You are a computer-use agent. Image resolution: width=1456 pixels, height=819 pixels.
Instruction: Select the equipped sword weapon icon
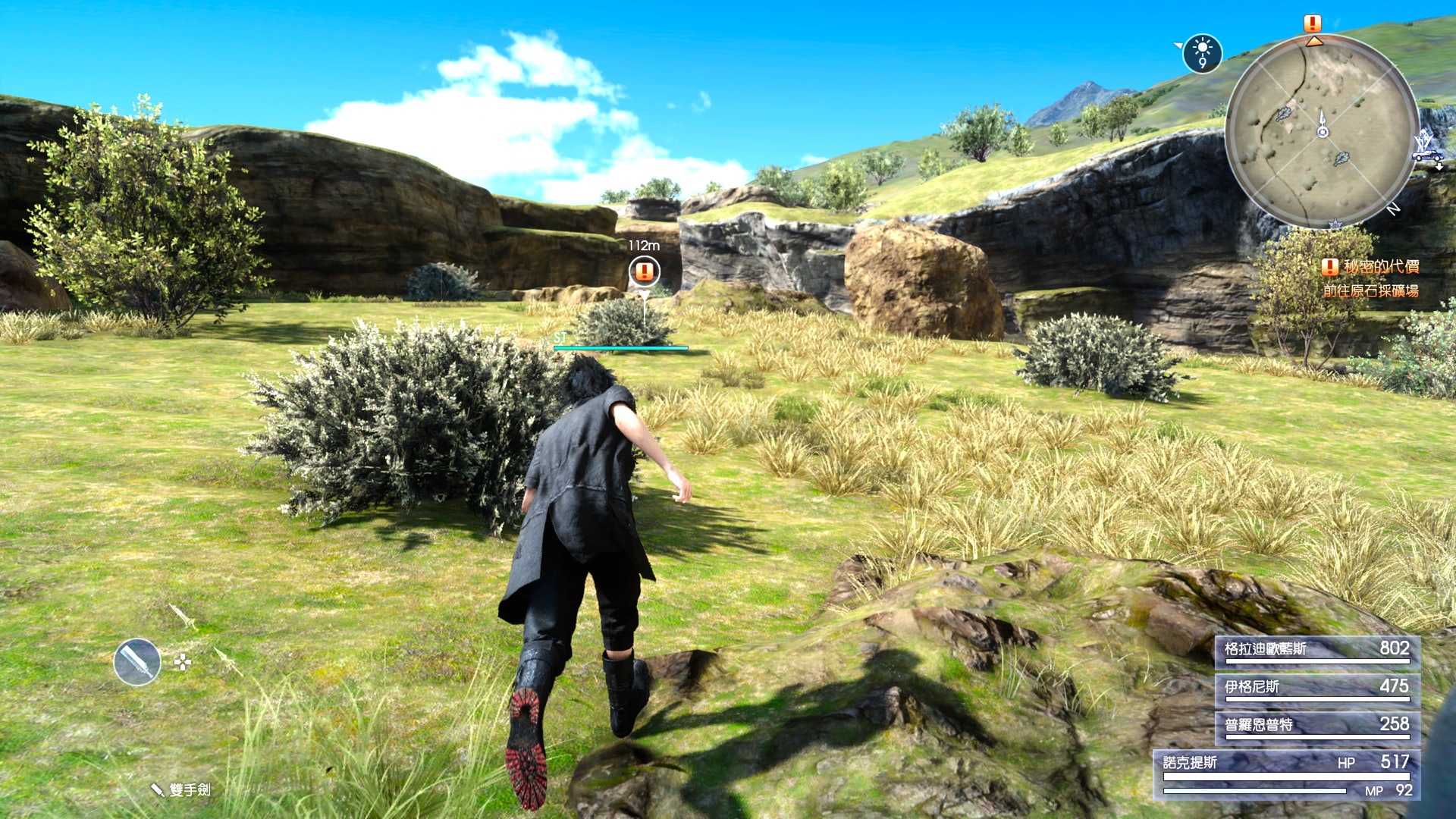137,662
